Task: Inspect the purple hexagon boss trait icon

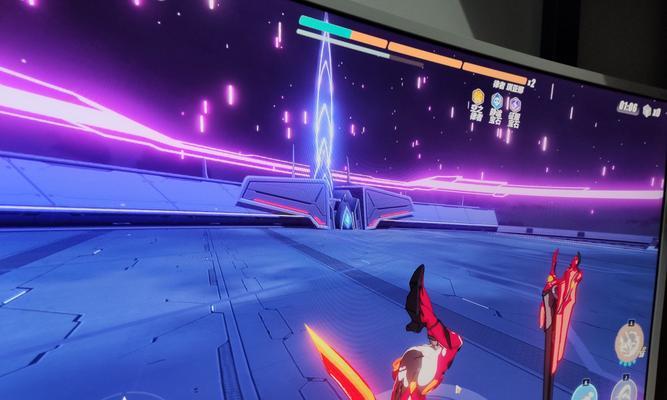Action: (515, 104)
